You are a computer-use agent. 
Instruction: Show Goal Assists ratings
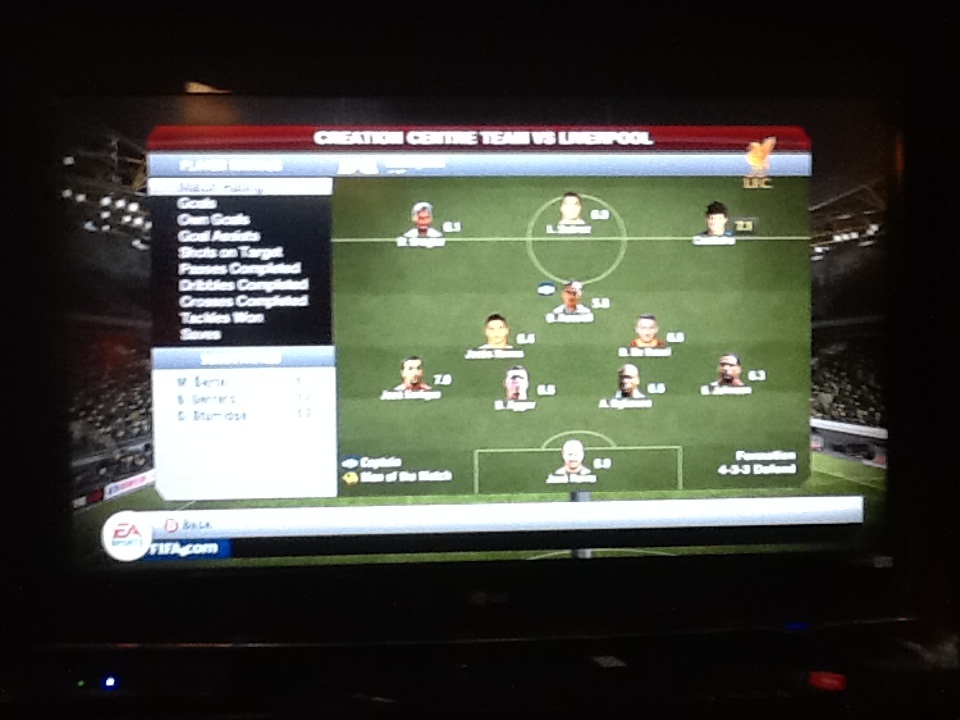(x=219, y=236)
